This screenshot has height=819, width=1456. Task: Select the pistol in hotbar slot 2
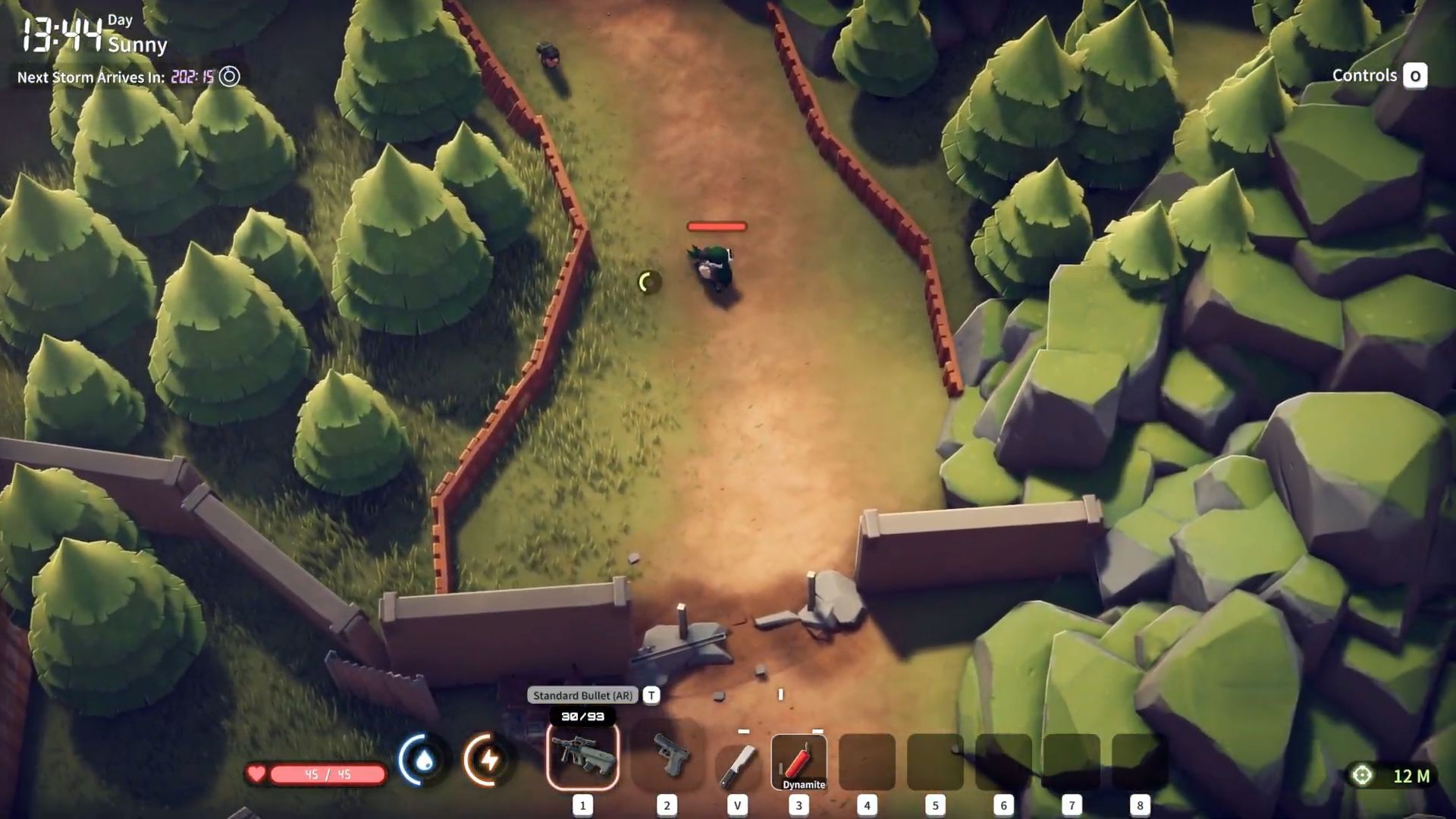pos(667,758)
